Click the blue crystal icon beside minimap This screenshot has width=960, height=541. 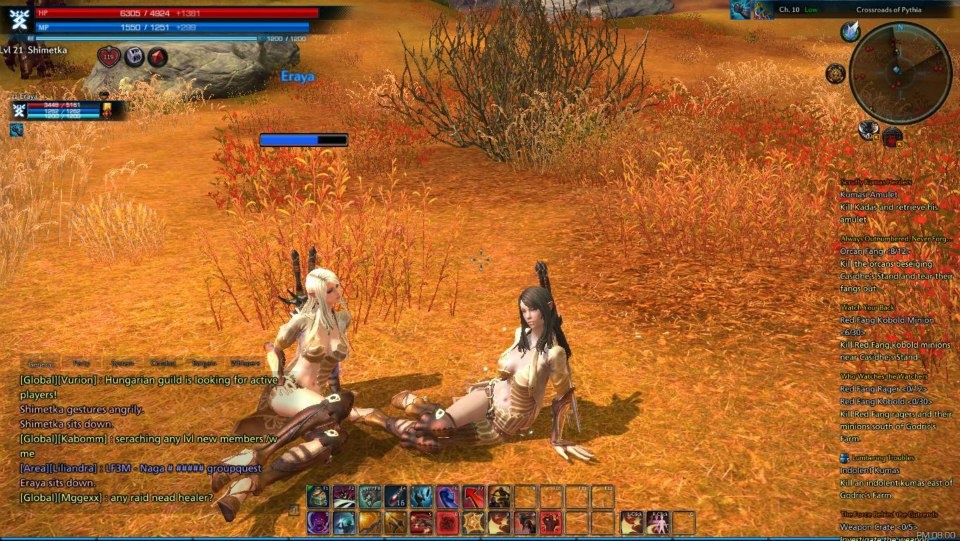pos(851,32)
